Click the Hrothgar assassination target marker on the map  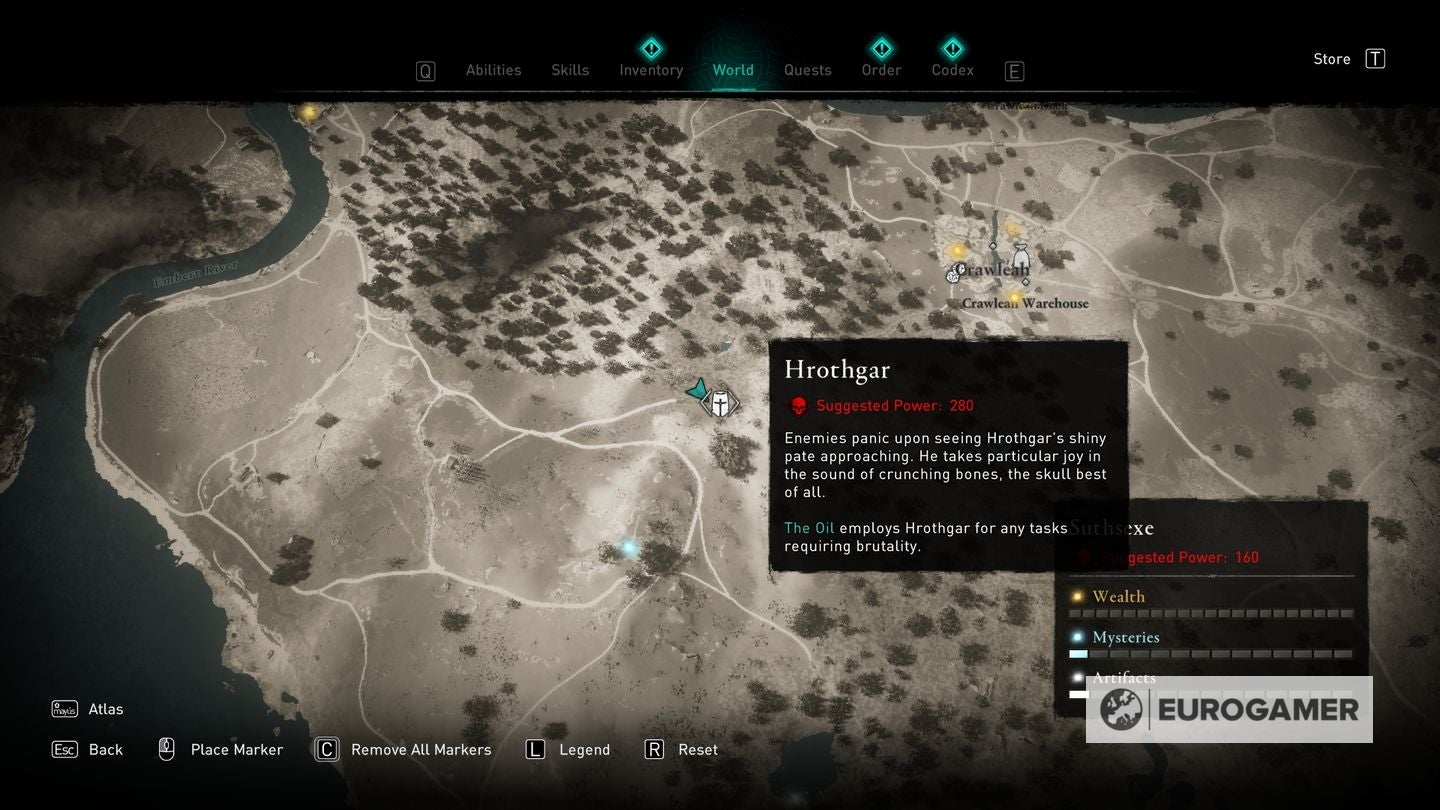(x=718, y=403)
